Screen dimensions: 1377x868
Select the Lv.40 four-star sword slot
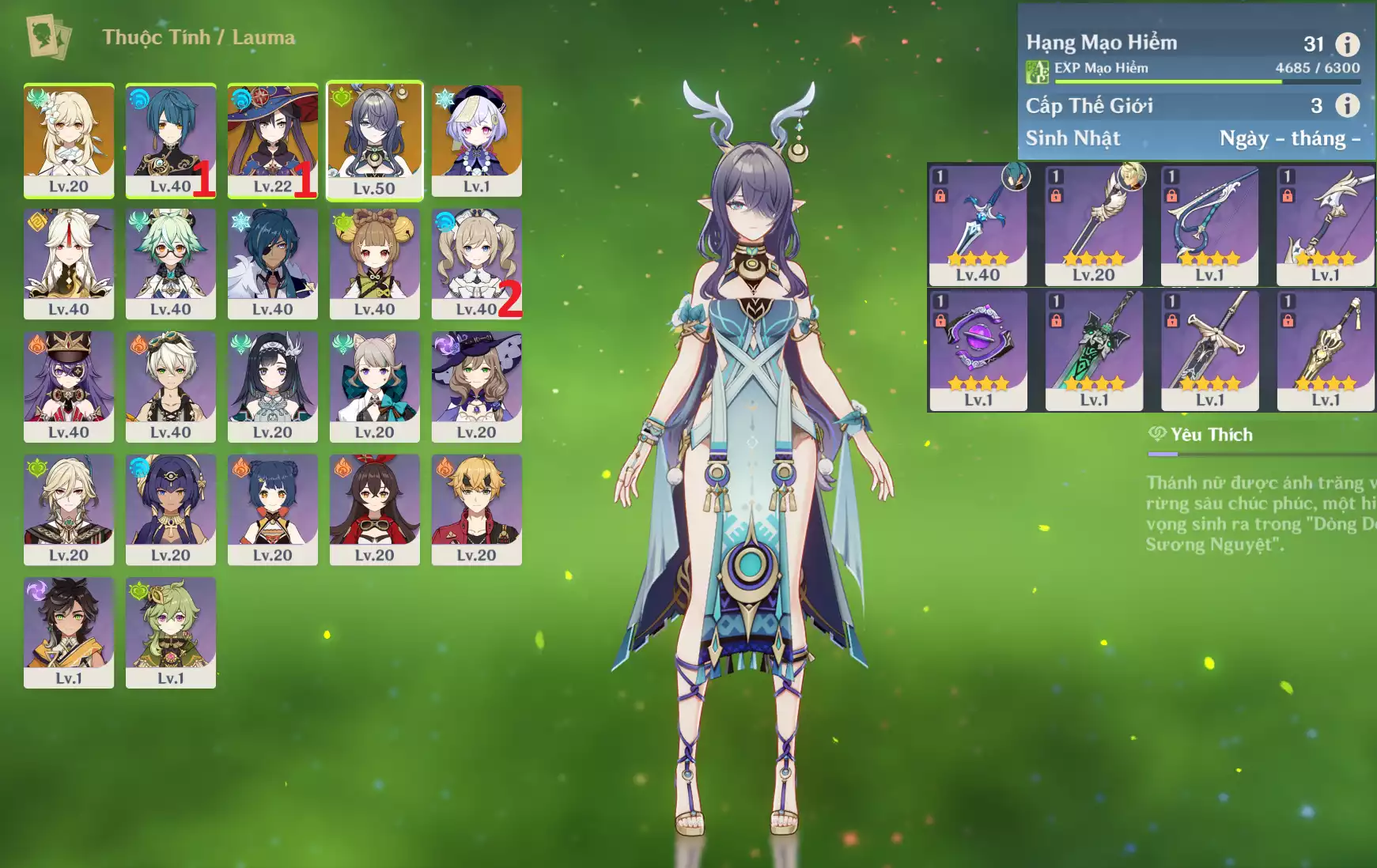978,225
